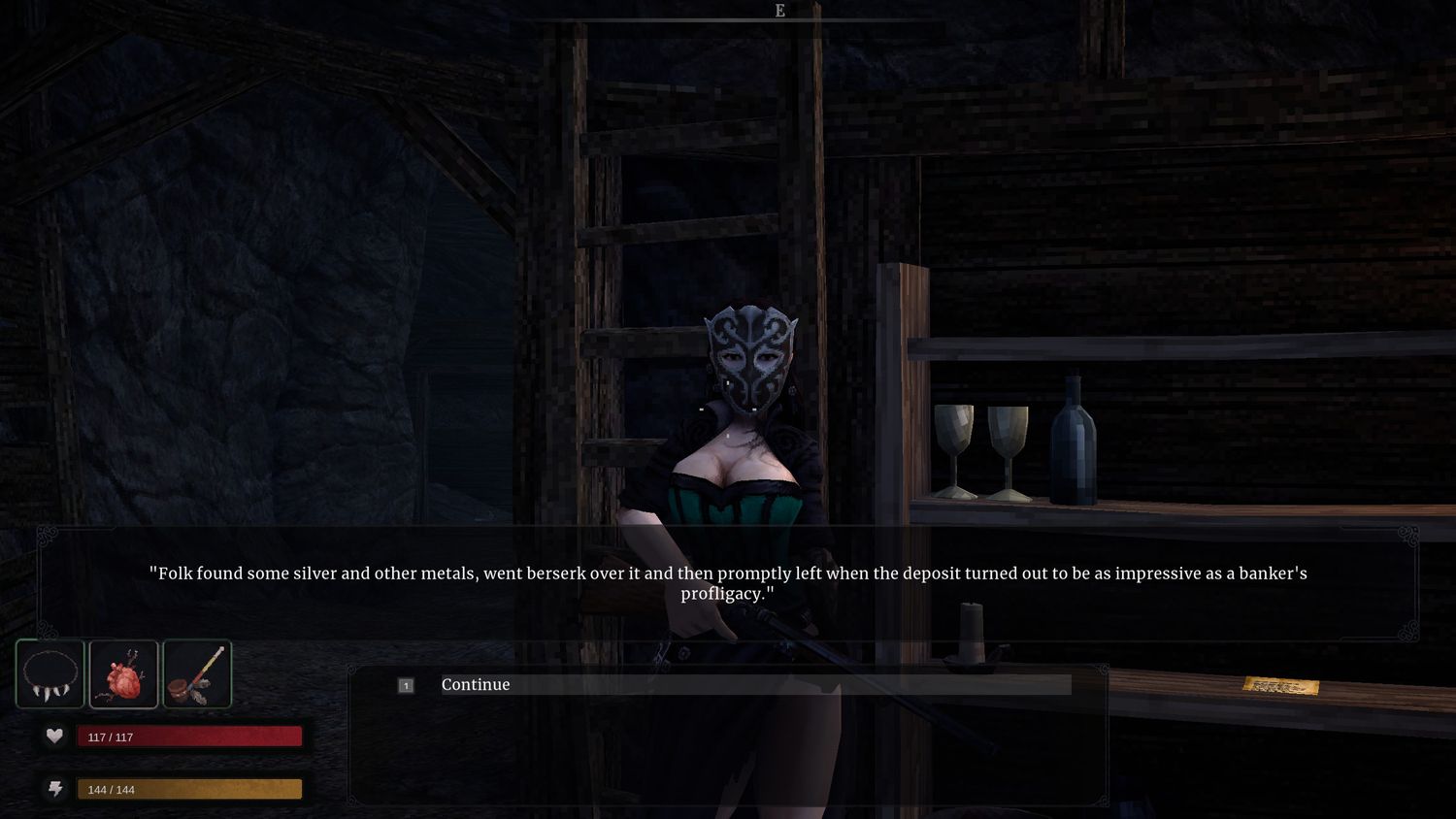The image size is (1456, 819).
Task: Select the feathered pipe item slot
Action: (197, 674)
